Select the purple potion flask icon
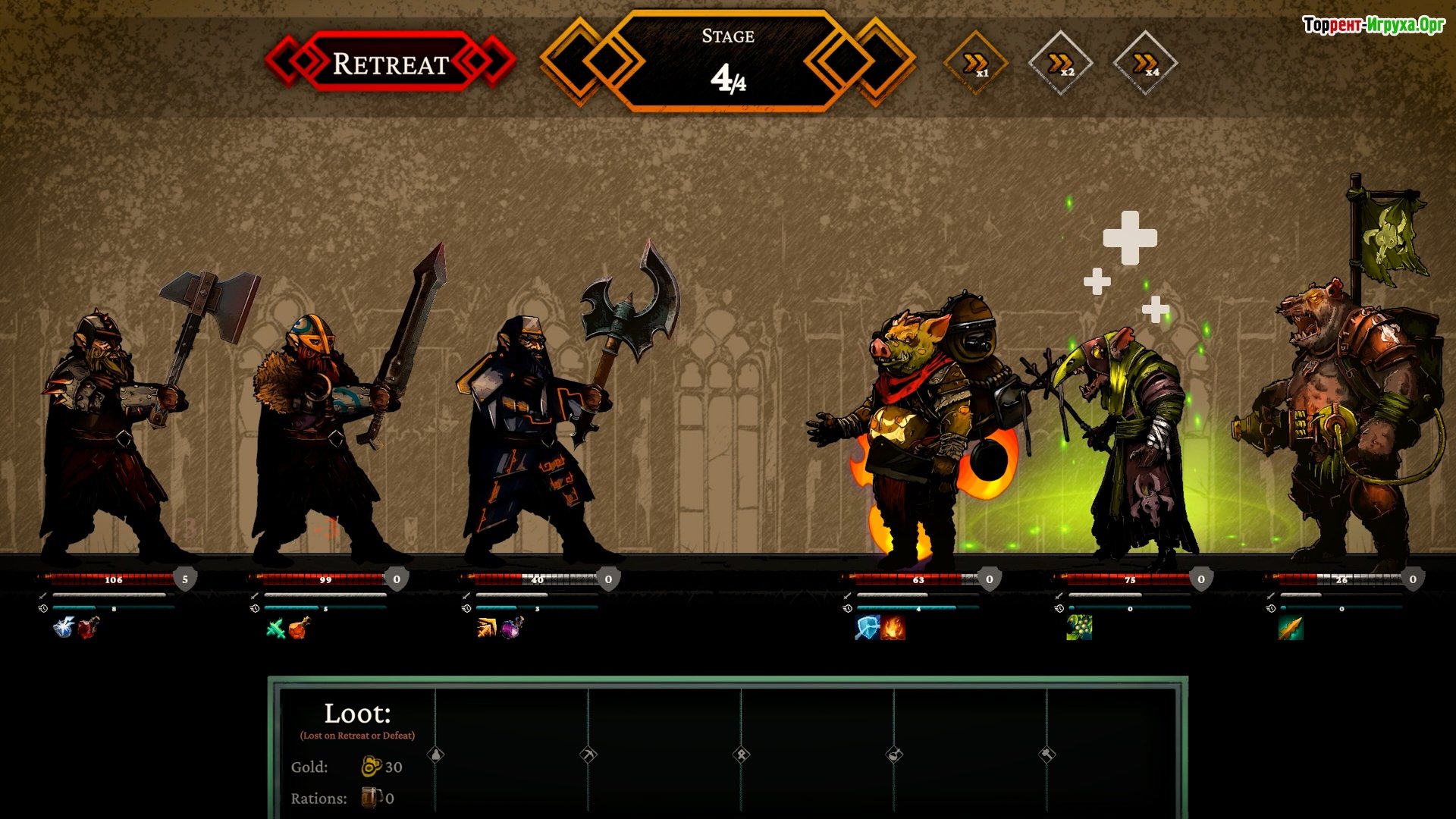The image size is (1456, 819). (x=511, y=628)
